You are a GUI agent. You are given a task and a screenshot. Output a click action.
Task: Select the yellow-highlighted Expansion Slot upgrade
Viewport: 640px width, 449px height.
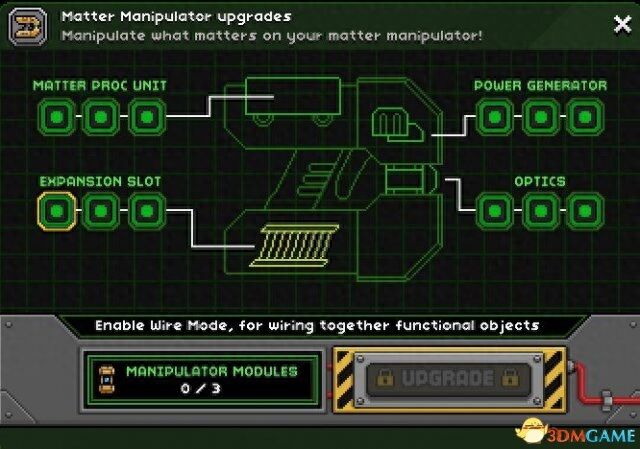point(57,212)
